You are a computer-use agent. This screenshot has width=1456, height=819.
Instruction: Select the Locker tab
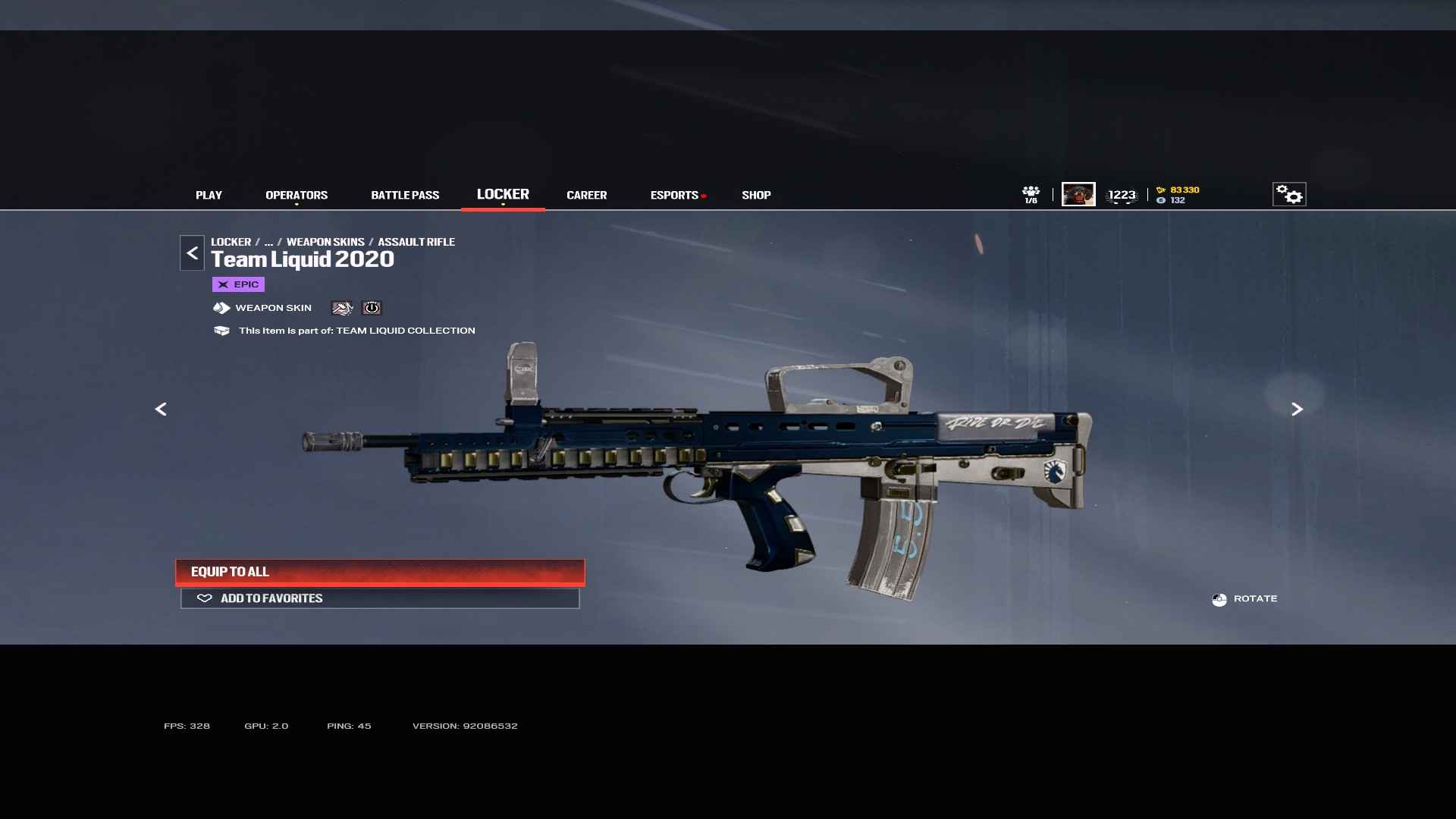pyautogui.click(x=503, y=194)
